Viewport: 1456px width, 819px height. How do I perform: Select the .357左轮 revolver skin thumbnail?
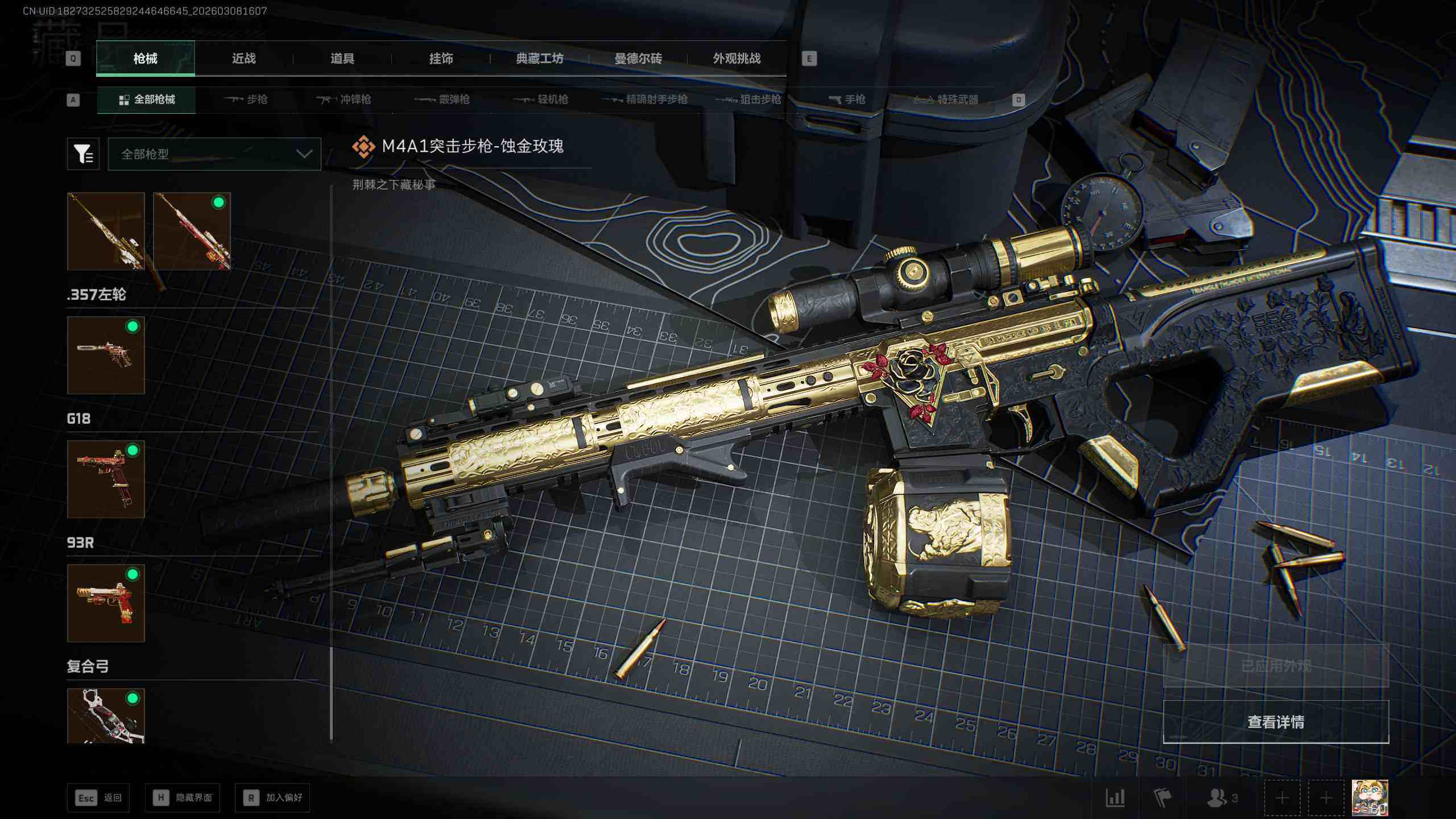[106, 355]
